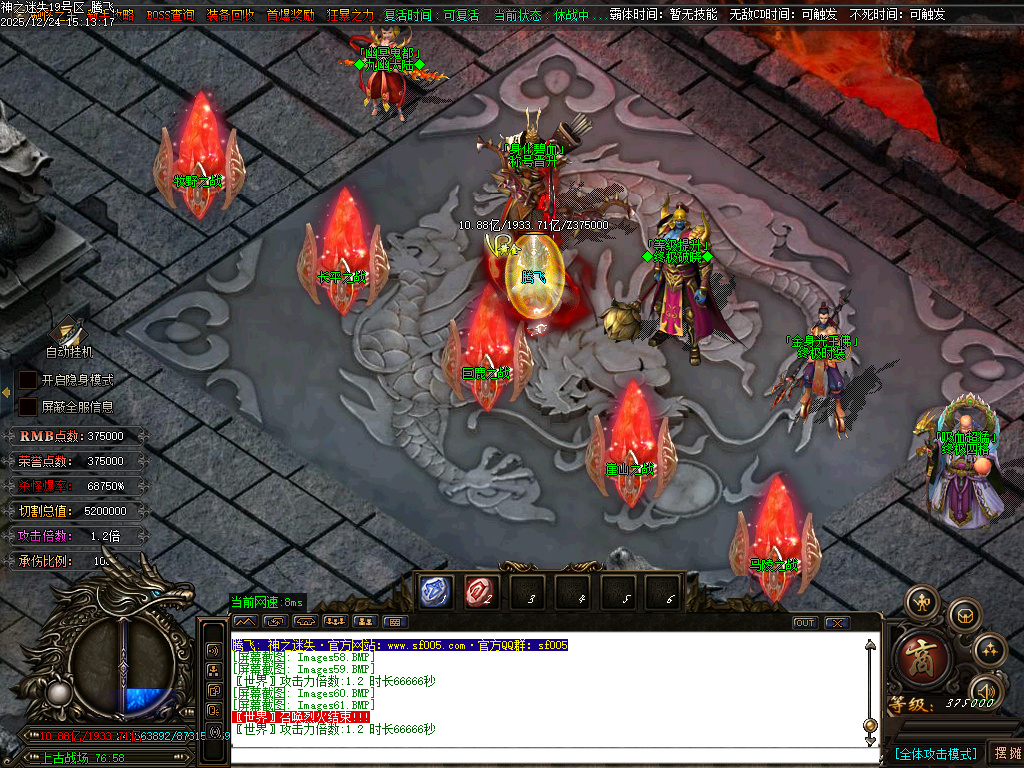Toggle the sound speaker icon
The height and width of the screenshot is (768, 1024).
click(987, 691)
